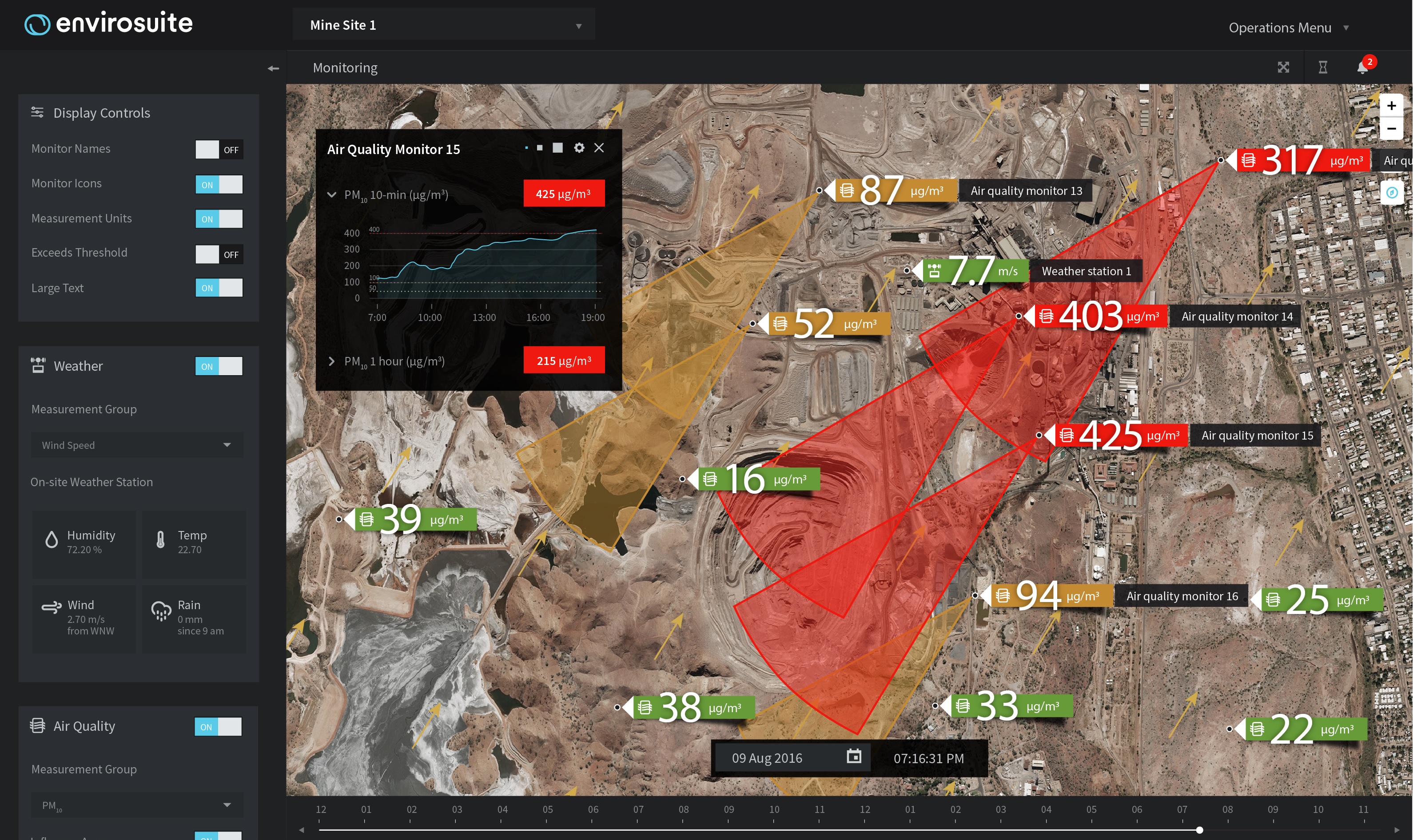Open the popup's gear settings
Image resolution: width=1413 pixels, height=840 pixels.
click(579, 148)
